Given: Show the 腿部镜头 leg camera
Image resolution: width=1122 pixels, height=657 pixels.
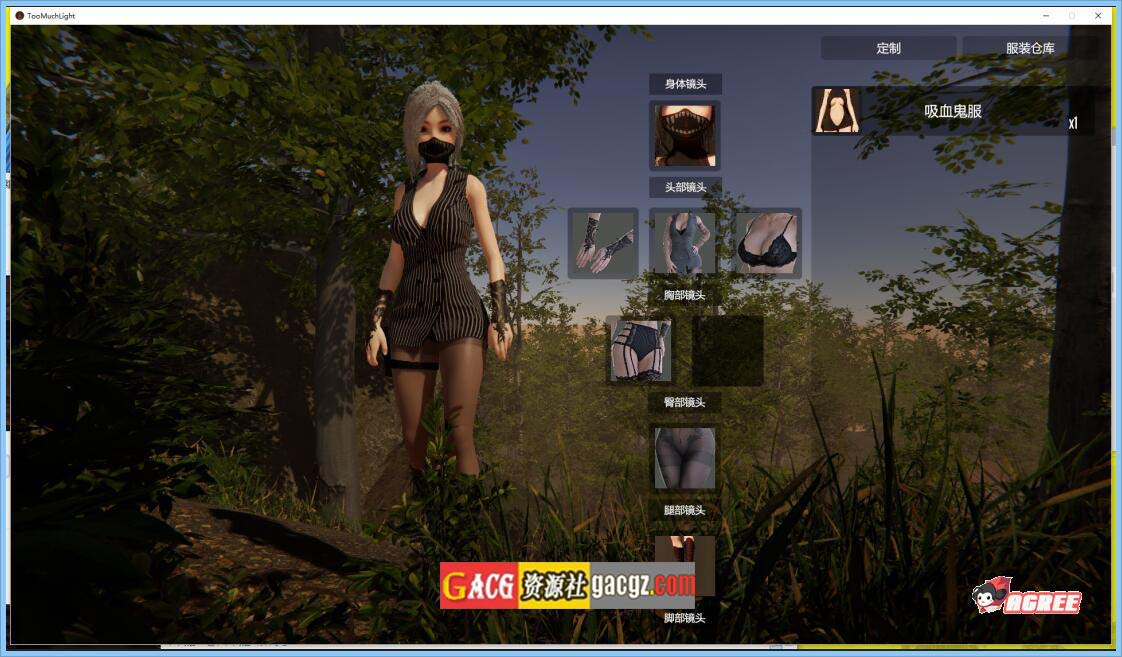Looking at the screenshot, I should 685,510.
